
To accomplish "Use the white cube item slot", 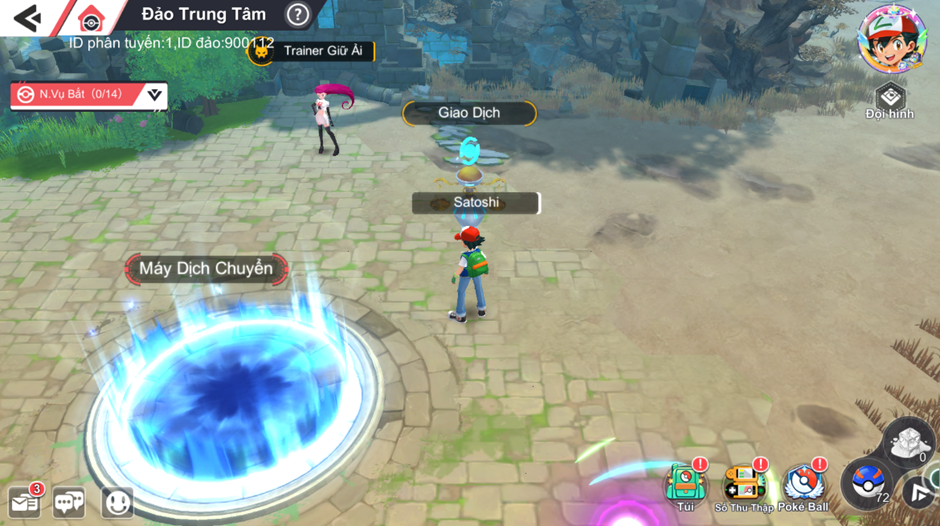I will pos(908,441).
